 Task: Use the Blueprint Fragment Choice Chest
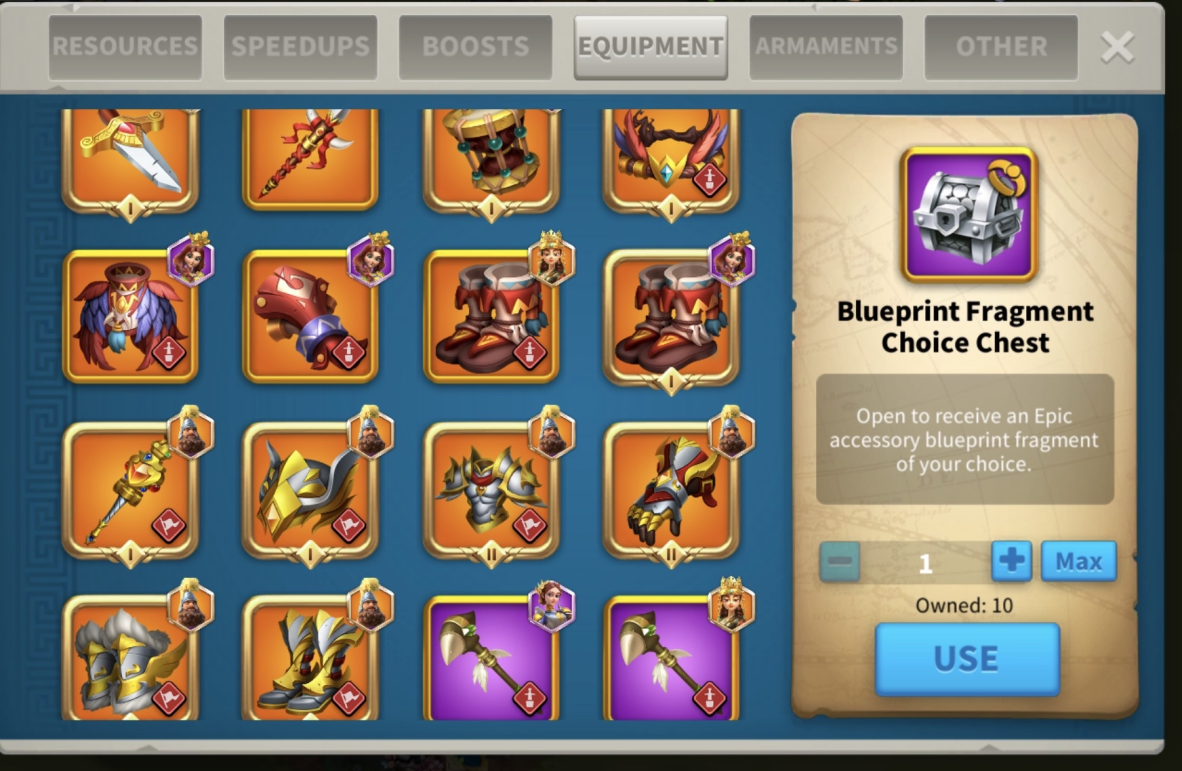tap(966, 659)
